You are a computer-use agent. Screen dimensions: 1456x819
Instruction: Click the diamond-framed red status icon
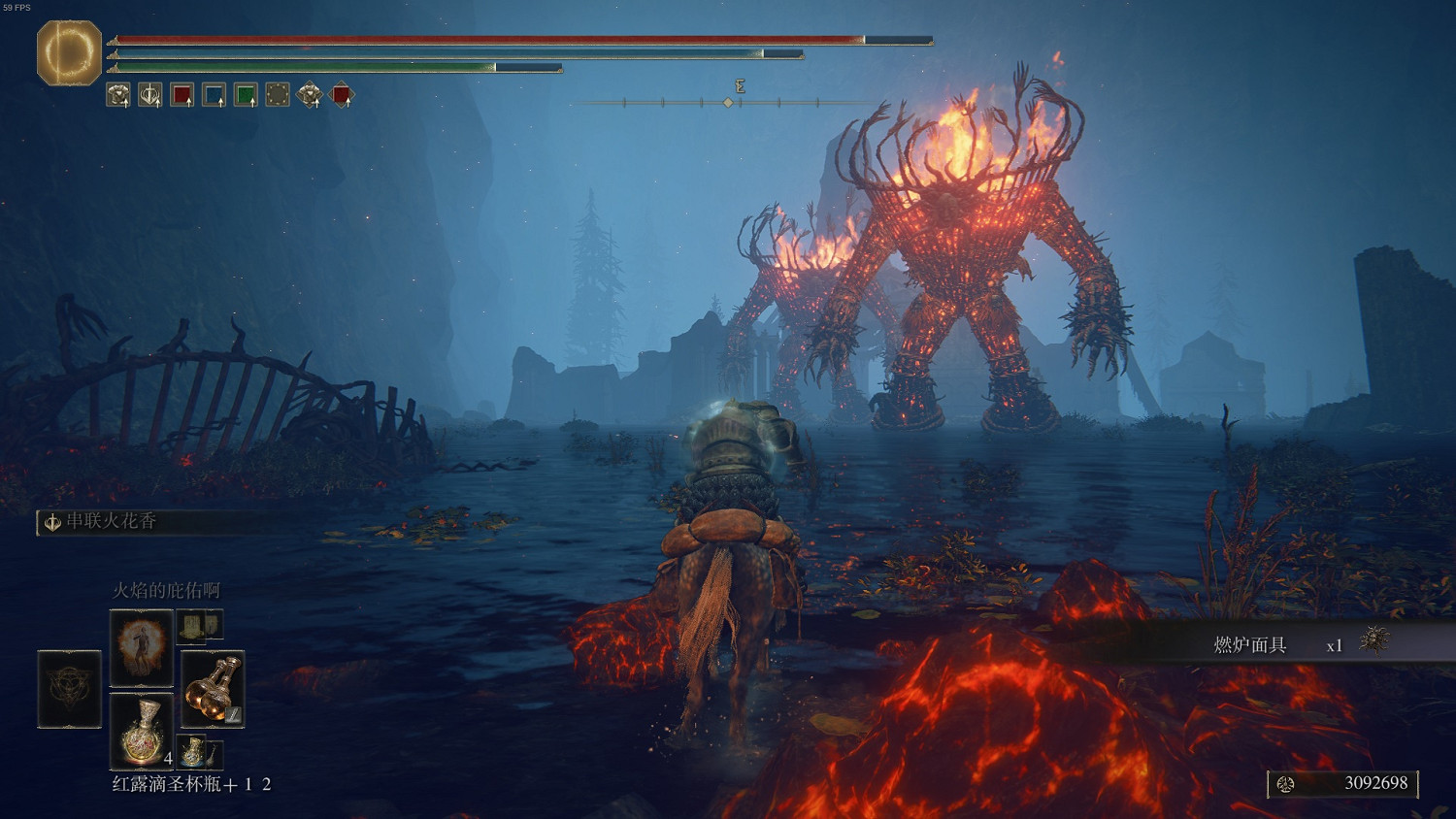click(341, 95)
